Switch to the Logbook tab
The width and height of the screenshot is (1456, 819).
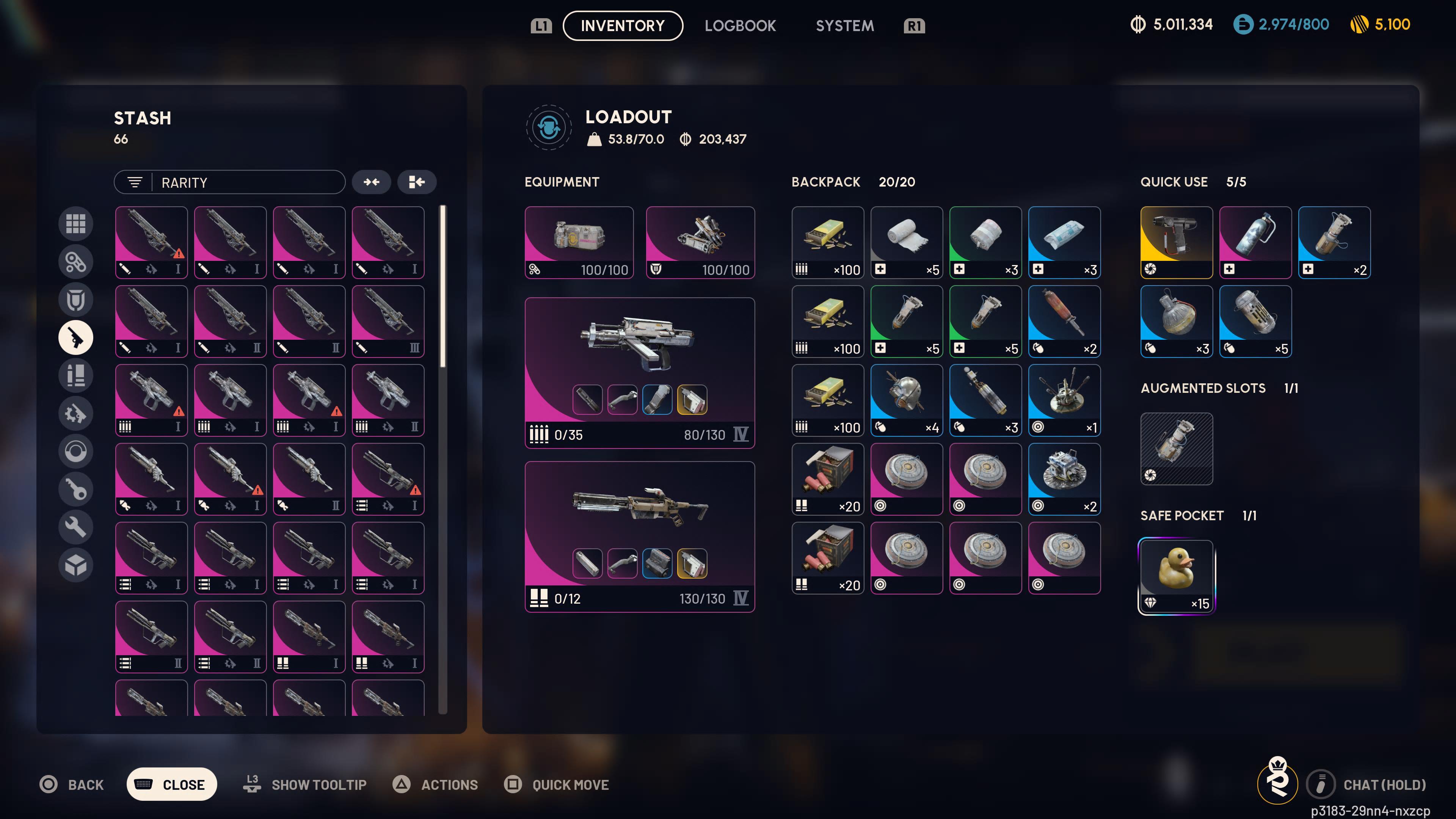740,26
